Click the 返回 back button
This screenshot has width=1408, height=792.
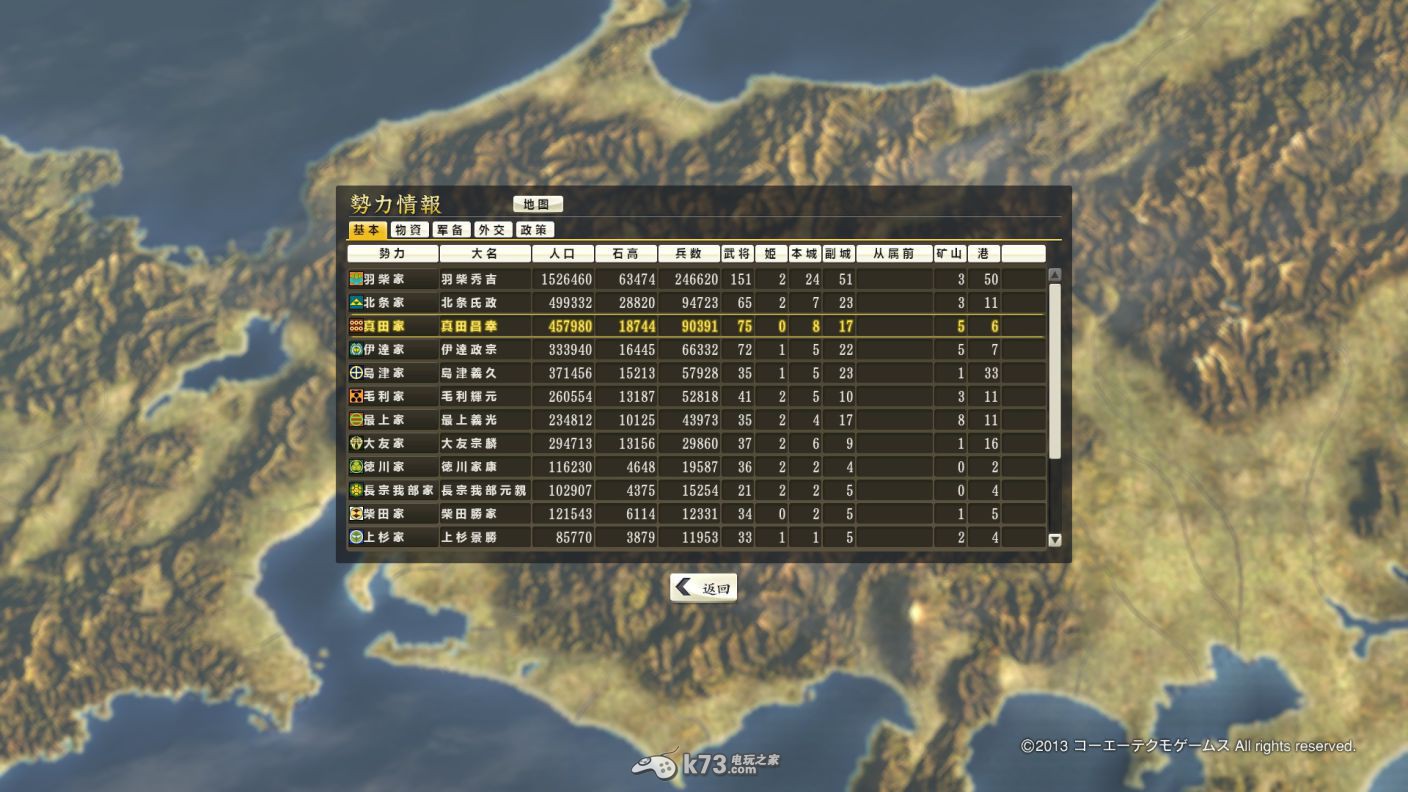(x=703, y=588)
